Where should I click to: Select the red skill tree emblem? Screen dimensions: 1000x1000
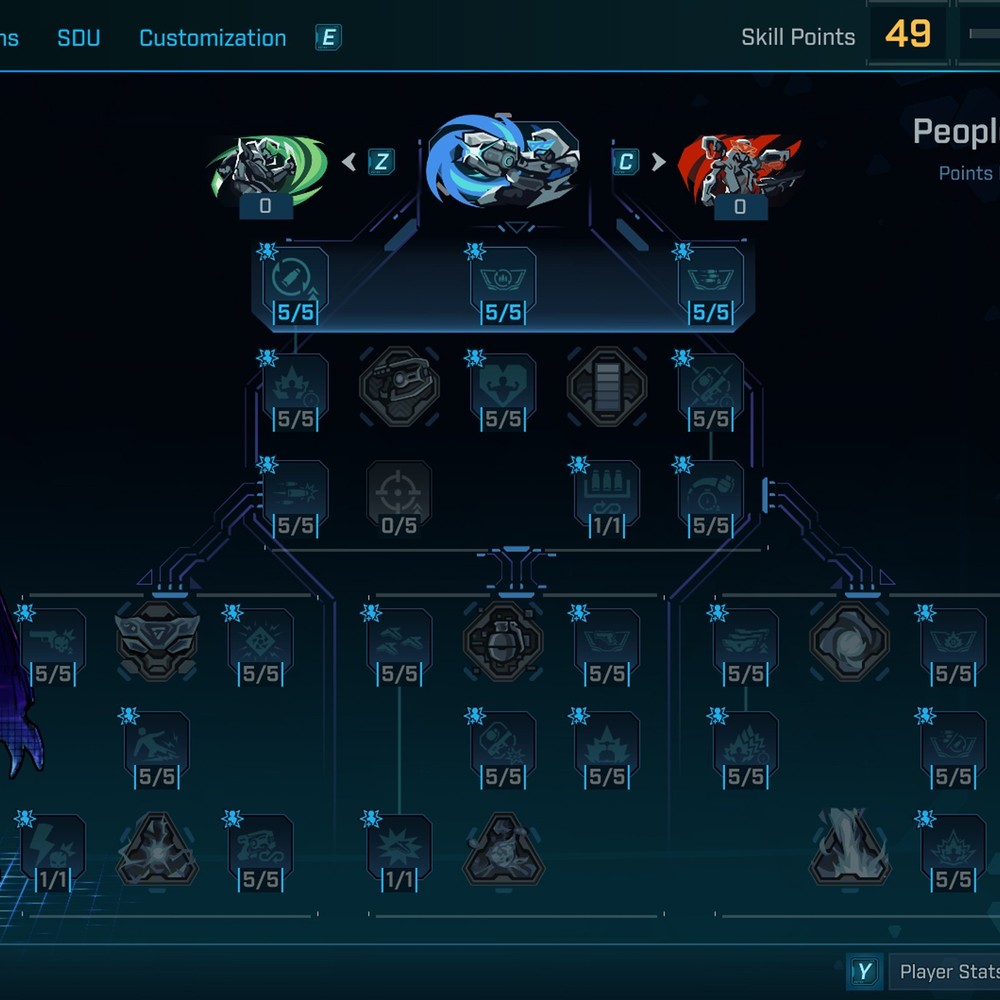[739, 166]
